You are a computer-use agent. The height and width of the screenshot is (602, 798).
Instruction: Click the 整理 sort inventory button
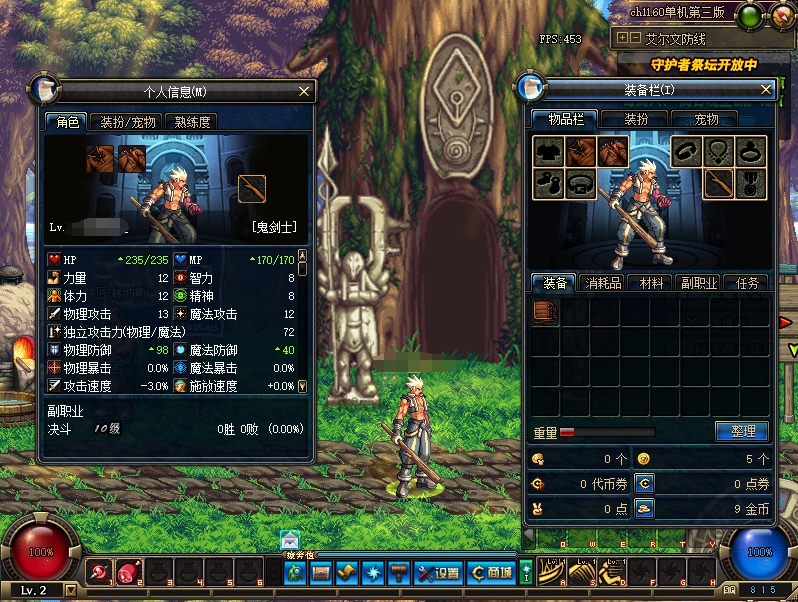tap(742, 432)
